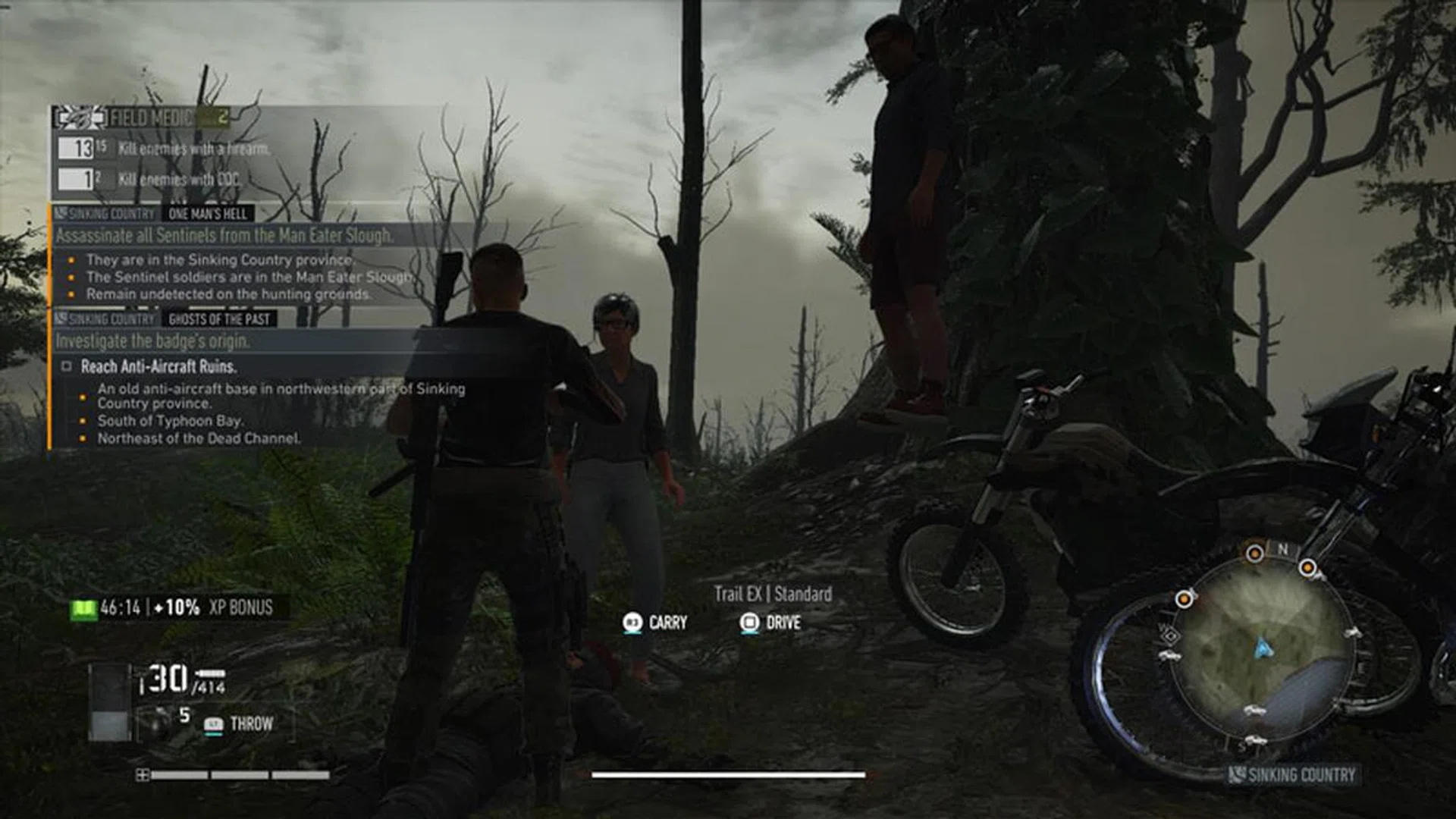This screenshot has width=1456, height=819.
Task: Select the Field Medic class icon
Action: coord(78,118)
